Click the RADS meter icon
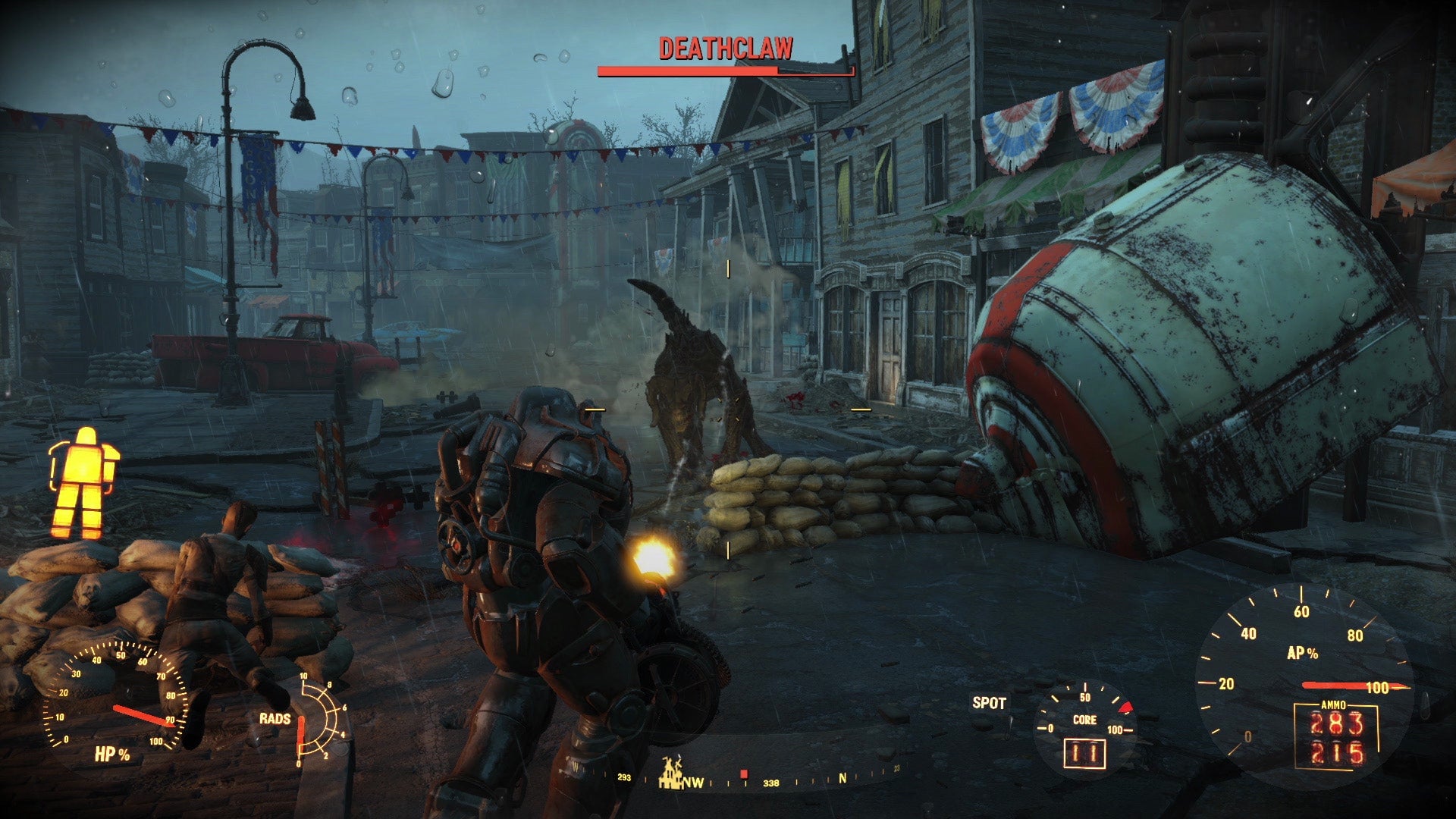The image size is (1456, 819). 318,720
